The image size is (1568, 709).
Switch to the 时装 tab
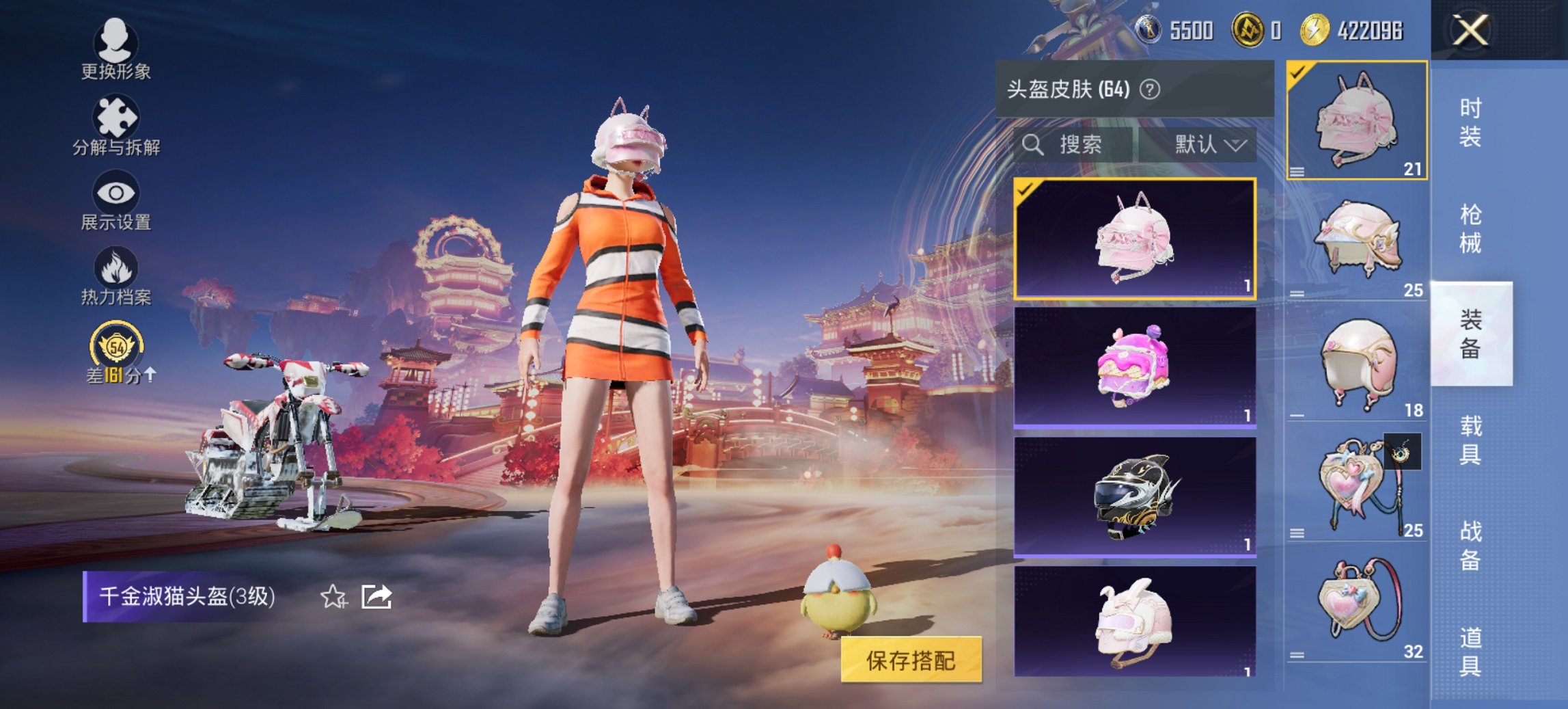1472,123
